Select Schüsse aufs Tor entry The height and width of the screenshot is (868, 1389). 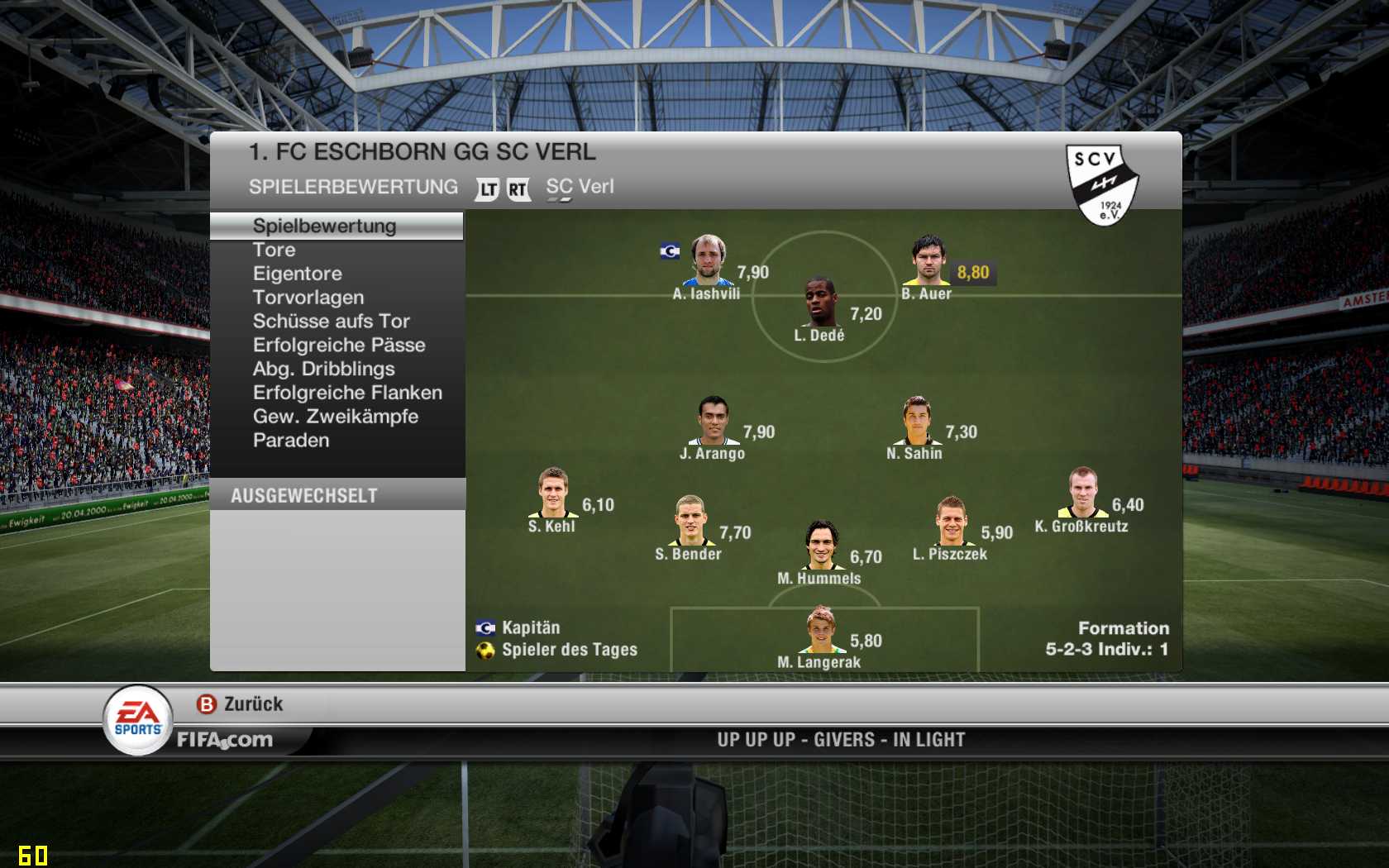point(331,321)
